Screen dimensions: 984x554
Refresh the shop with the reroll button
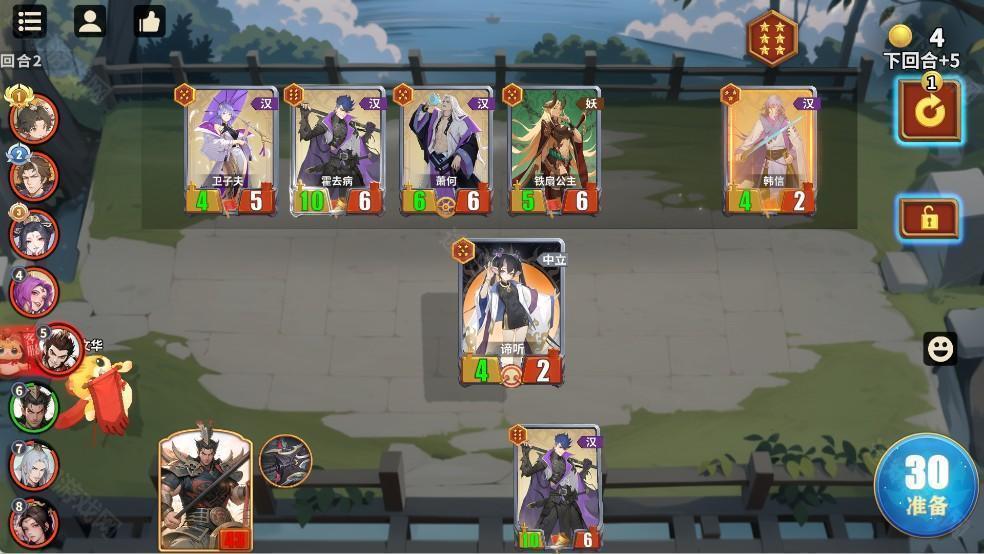click(x=929, y=111)
